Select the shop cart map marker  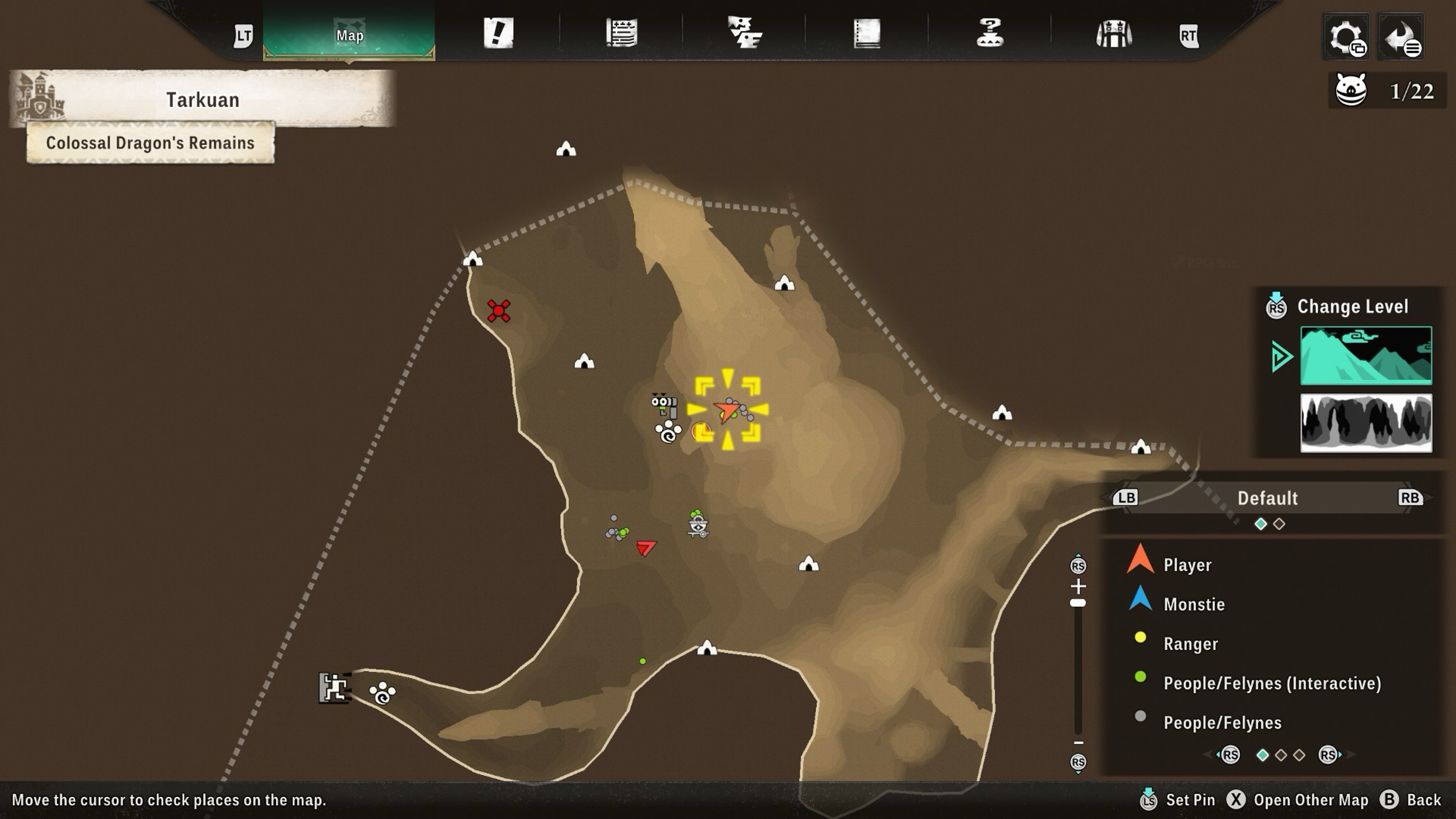pyautogui.click(x=698, y=525)
